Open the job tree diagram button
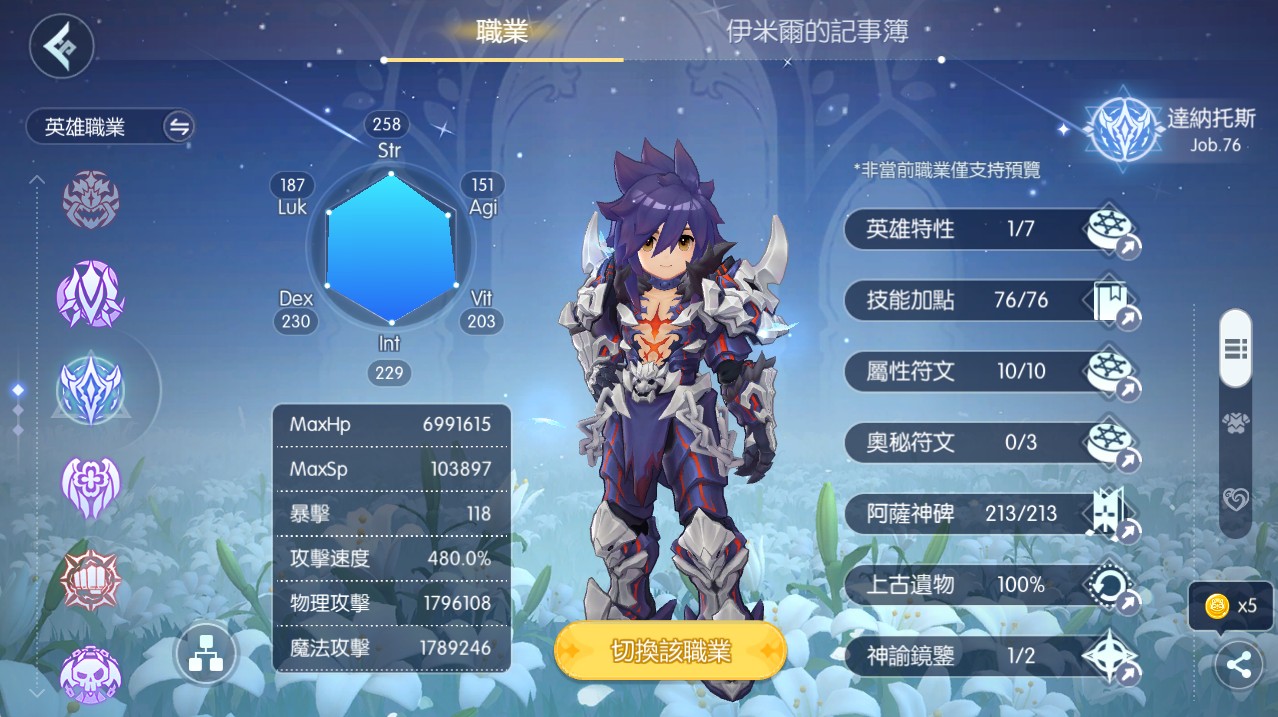Image resolution: width=1278 pixels, height=717 pixels. (206, 655)
